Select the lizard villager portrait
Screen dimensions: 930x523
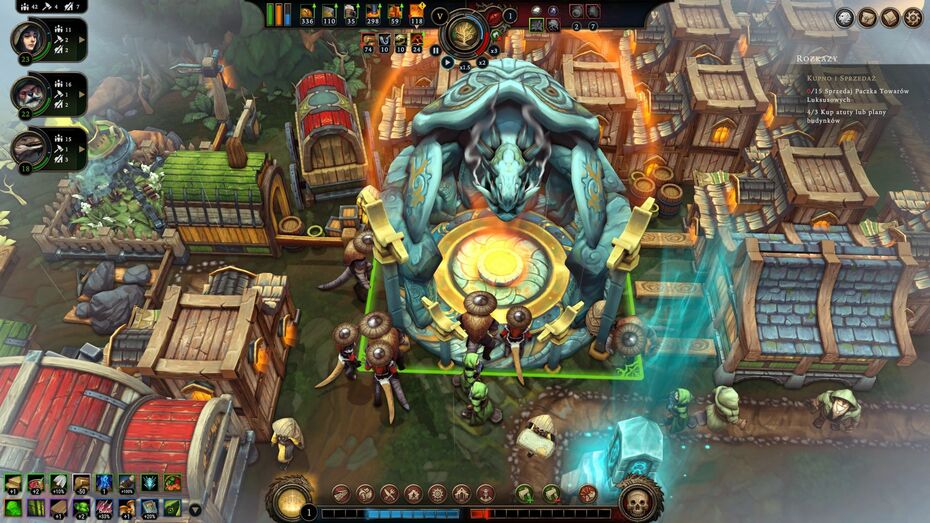point(27,146)
